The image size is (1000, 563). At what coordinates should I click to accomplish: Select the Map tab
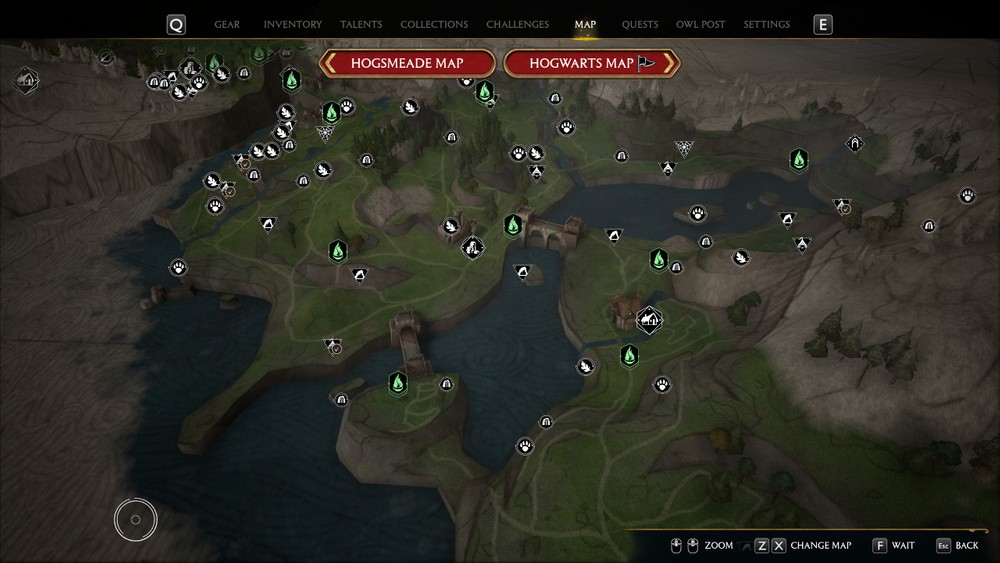(x=585, y=24)
